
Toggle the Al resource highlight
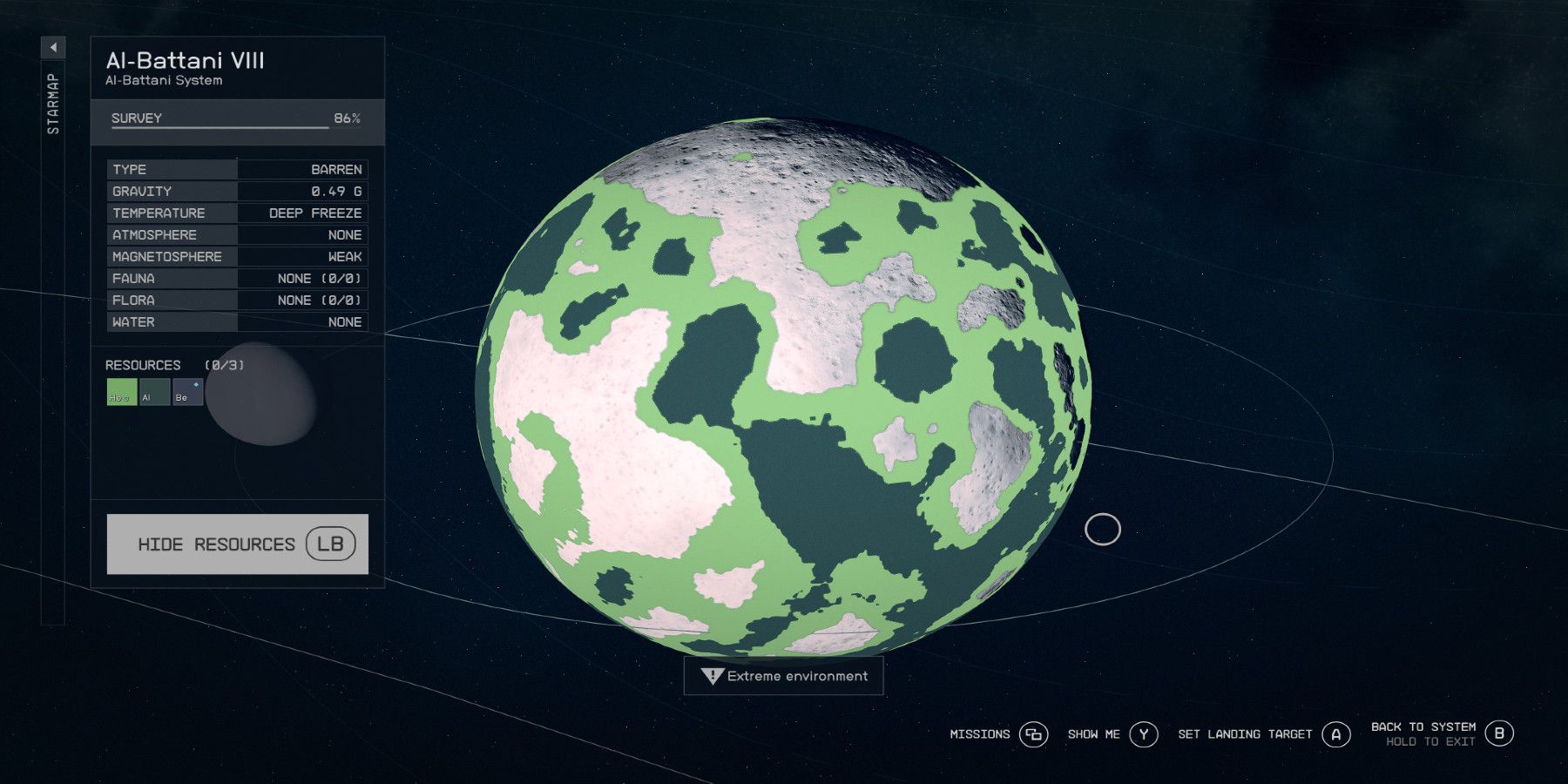(155, 393)
